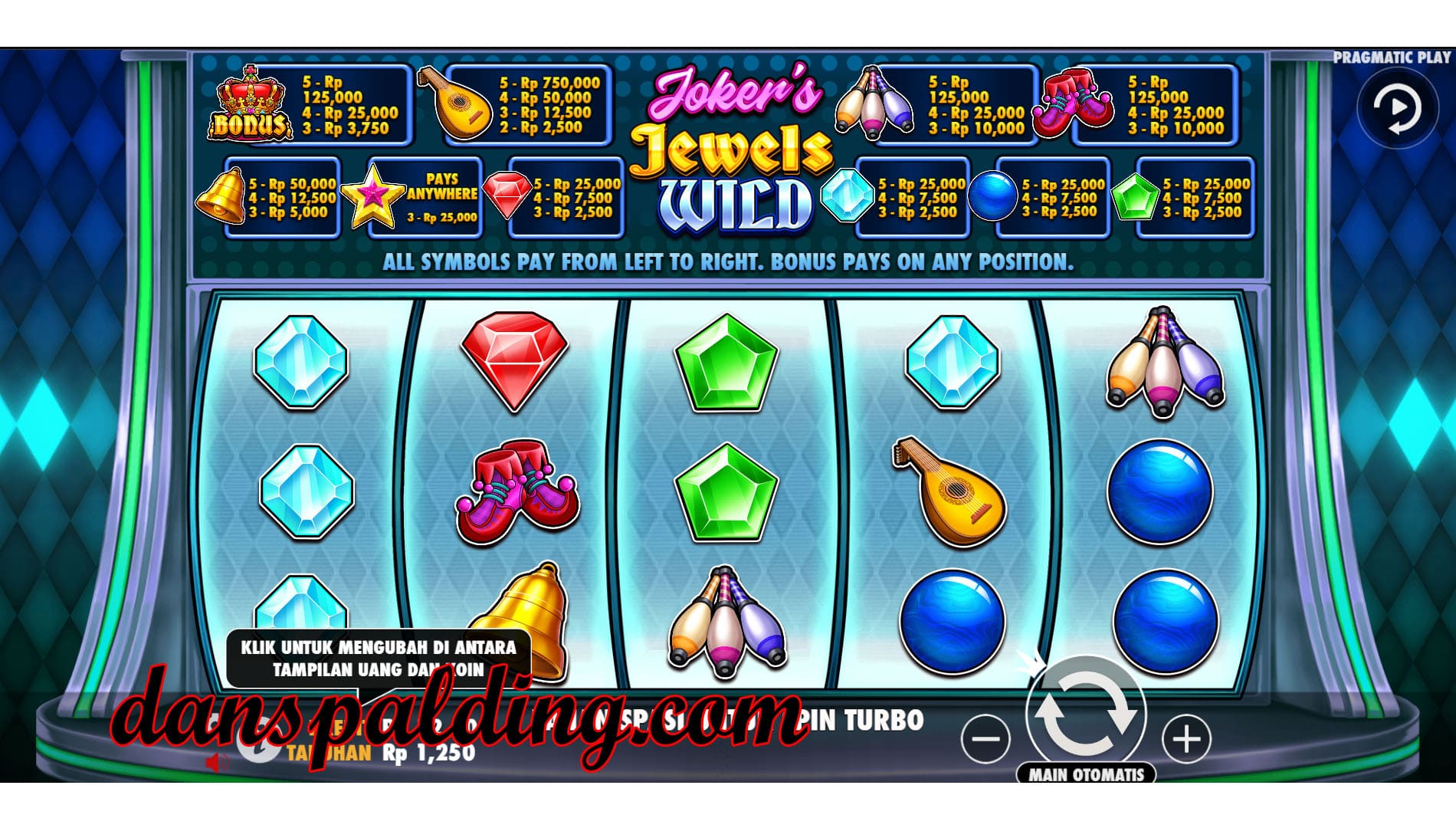
Task: Mute game audio with the speaker icon
Action: click(217, 762)
